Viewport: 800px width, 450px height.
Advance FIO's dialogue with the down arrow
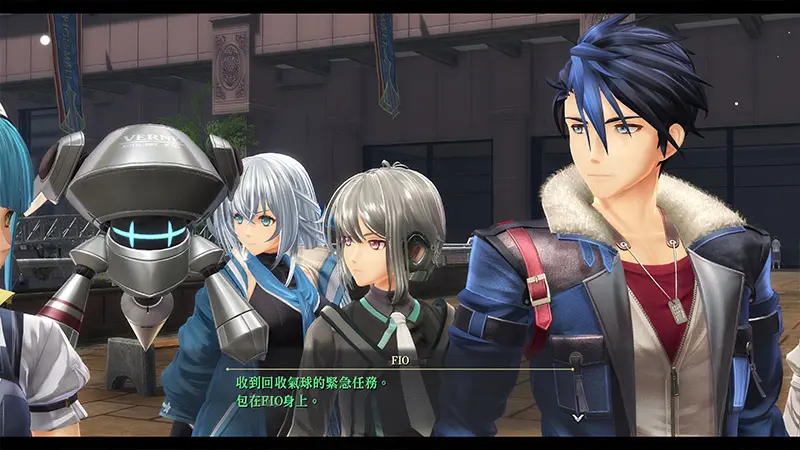tap(577, 416)
